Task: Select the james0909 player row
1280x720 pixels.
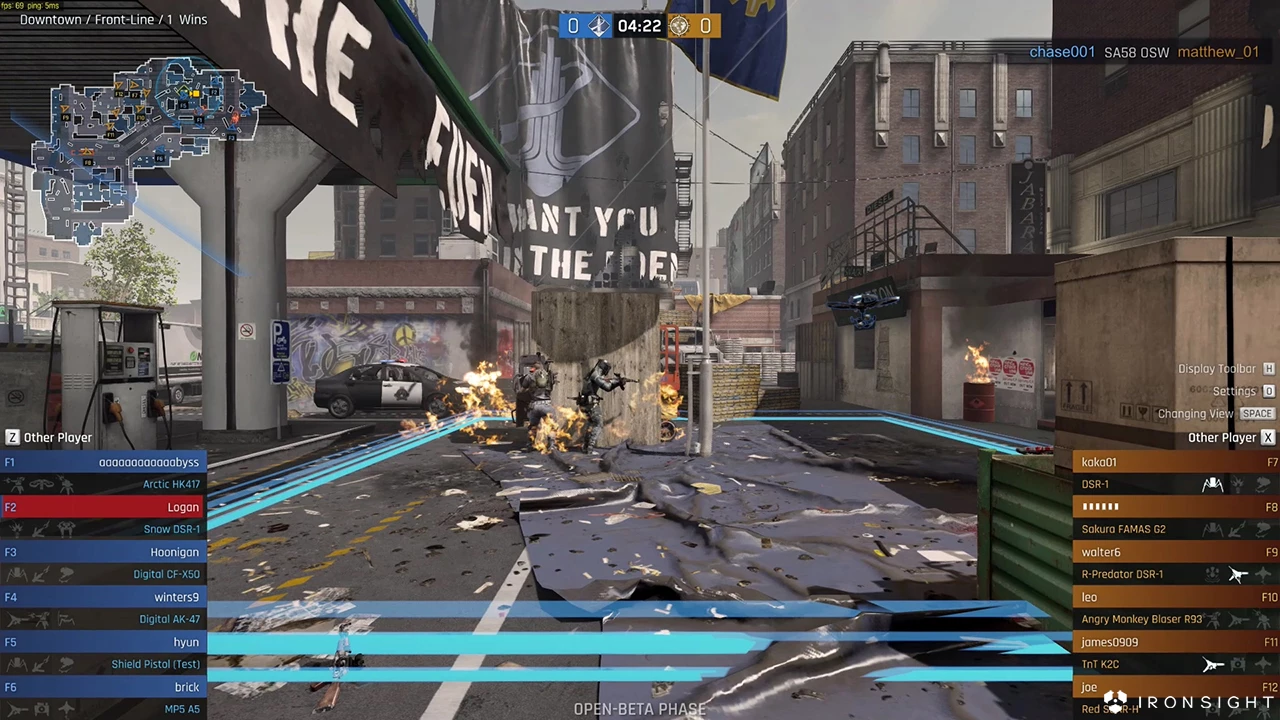Action: click(1176, 642)
